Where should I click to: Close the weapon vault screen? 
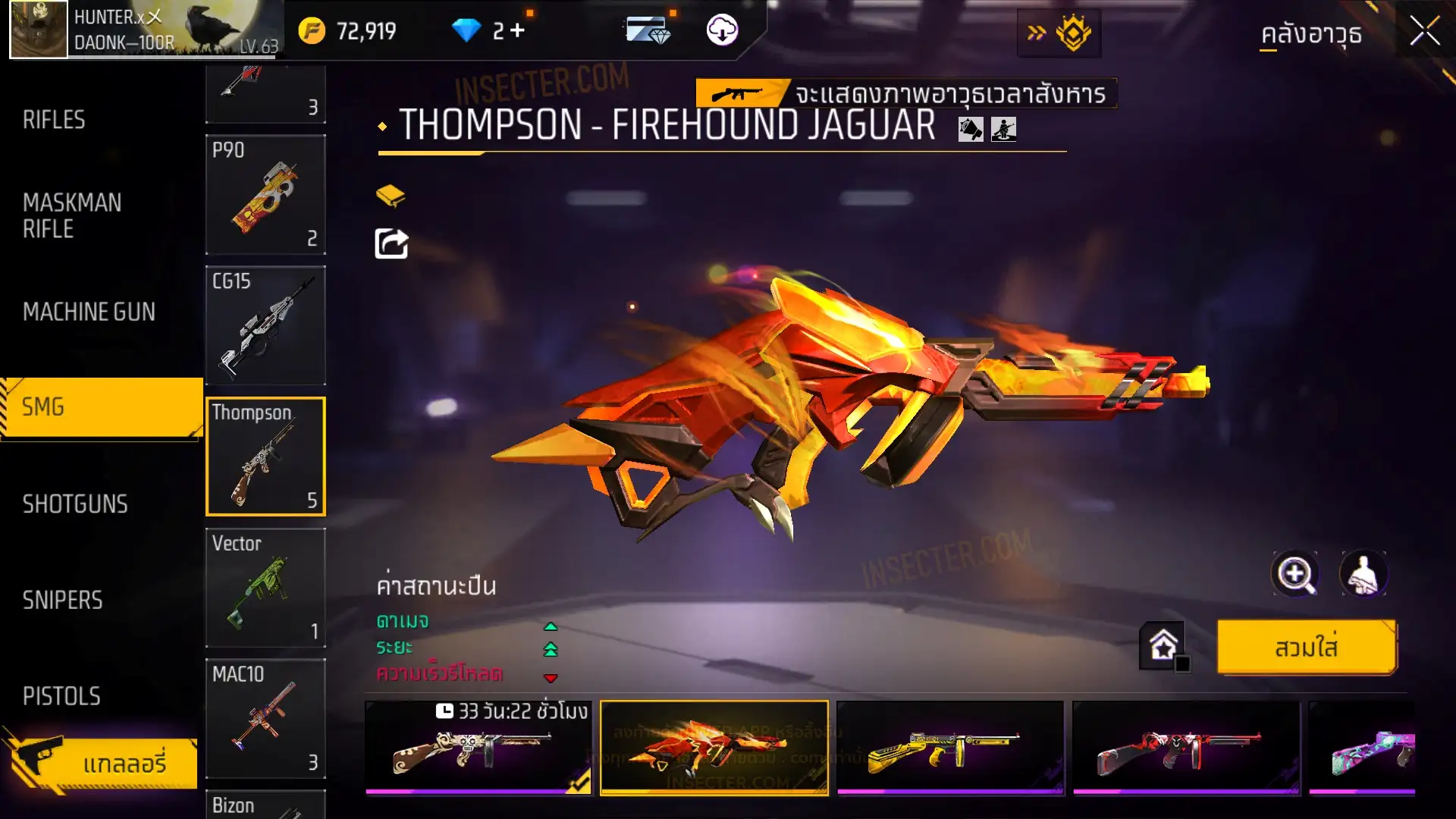[1423, 32]
